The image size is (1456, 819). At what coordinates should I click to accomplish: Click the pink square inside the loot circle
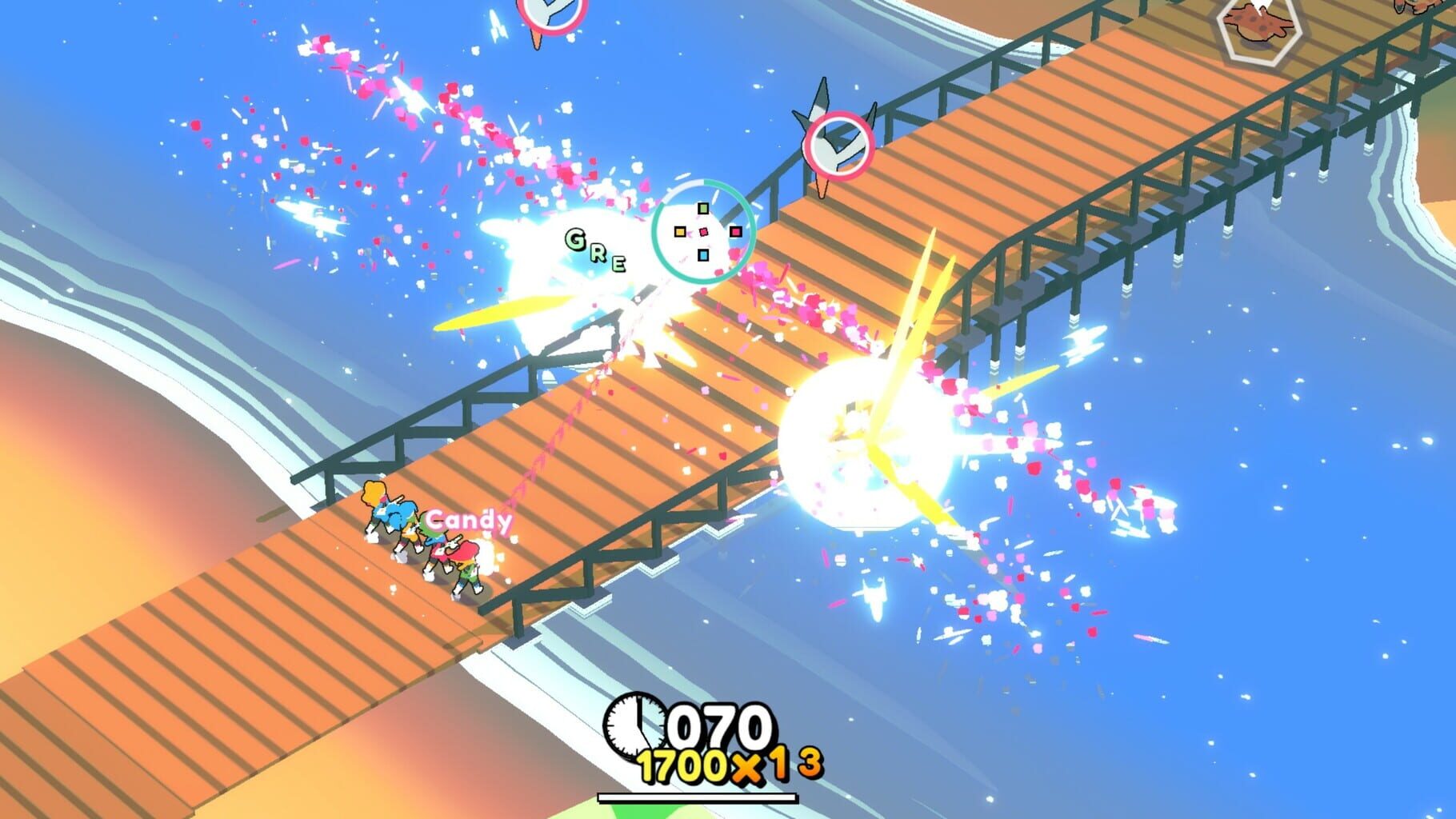point(736,233)
